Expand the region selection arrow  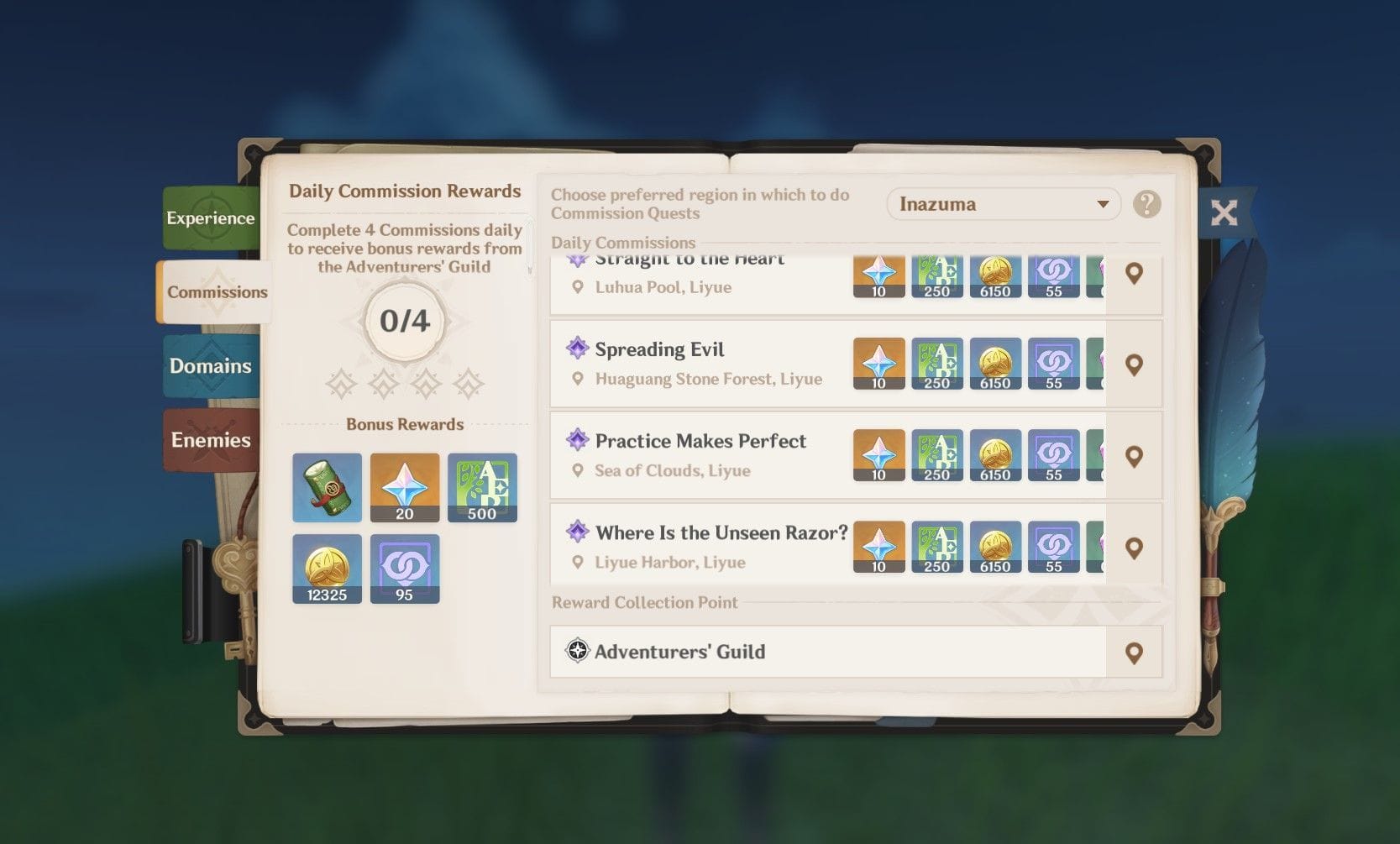(x=1103, y=204)
